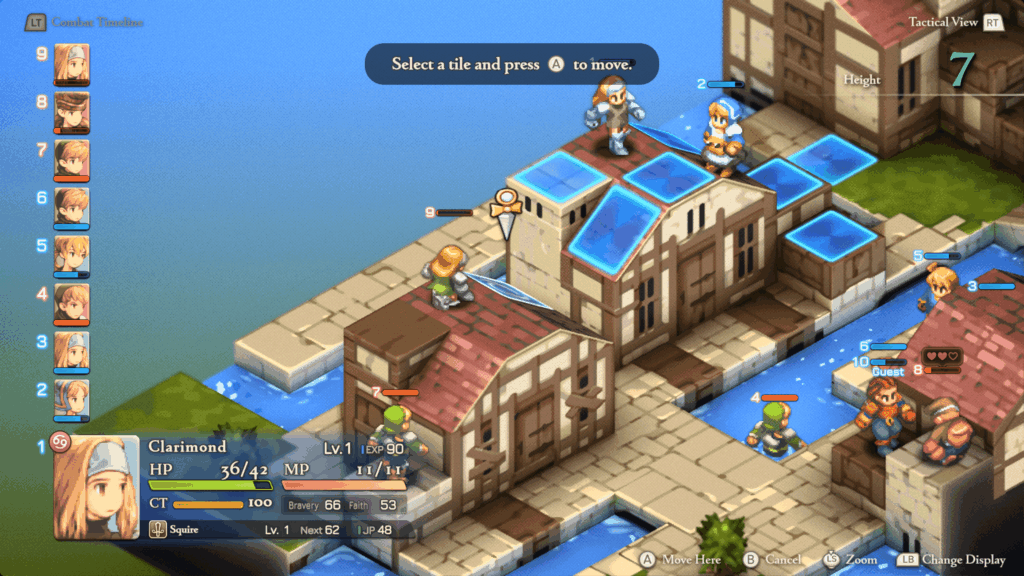
Task: Select timeline portrait number 5
Action: point(72,254)
